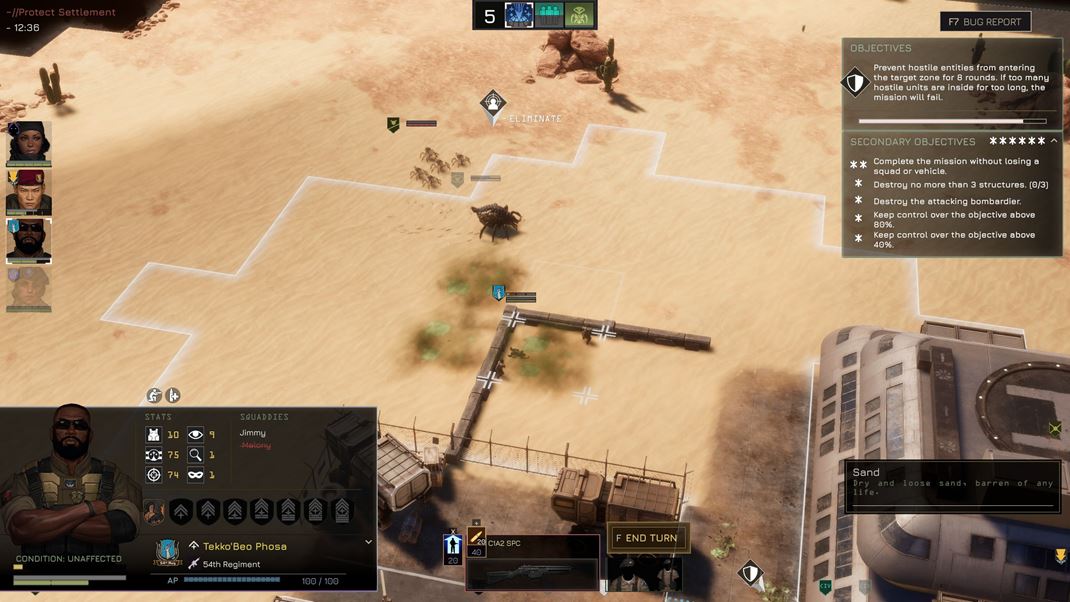Viewport: 1070px width, 602px height.
Task: Click the primary objective shield icon
Action: (x=855, y=82)
